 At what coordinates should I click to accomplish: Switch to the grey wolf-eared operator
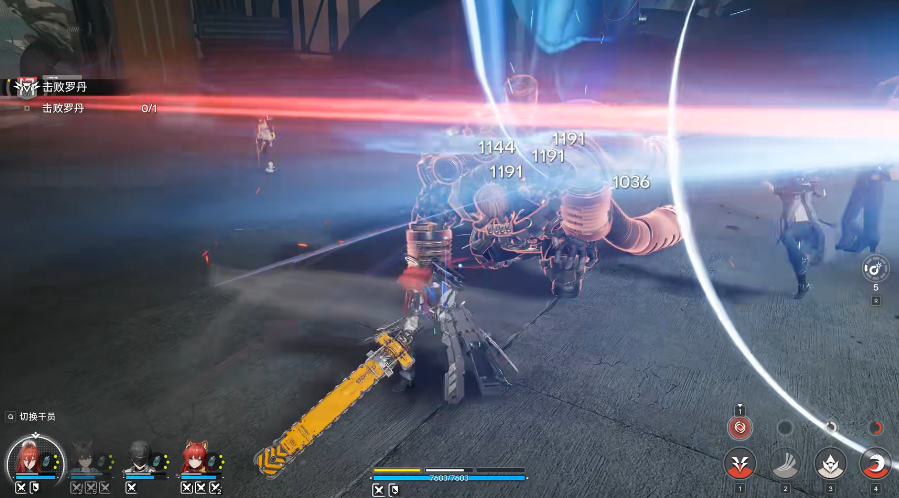88,459
